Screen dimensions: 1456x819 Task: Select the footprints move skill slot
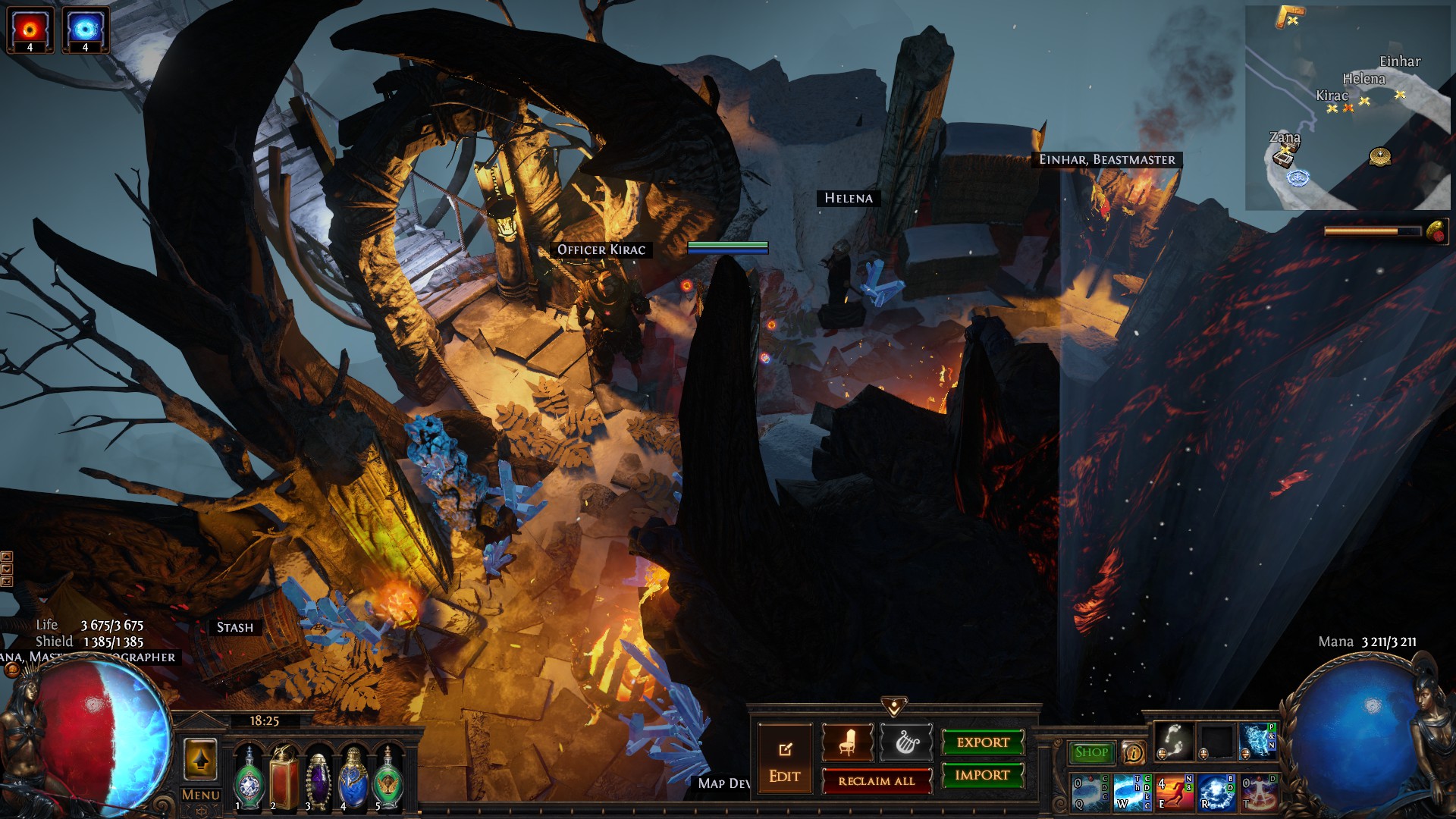(1172, 739)
